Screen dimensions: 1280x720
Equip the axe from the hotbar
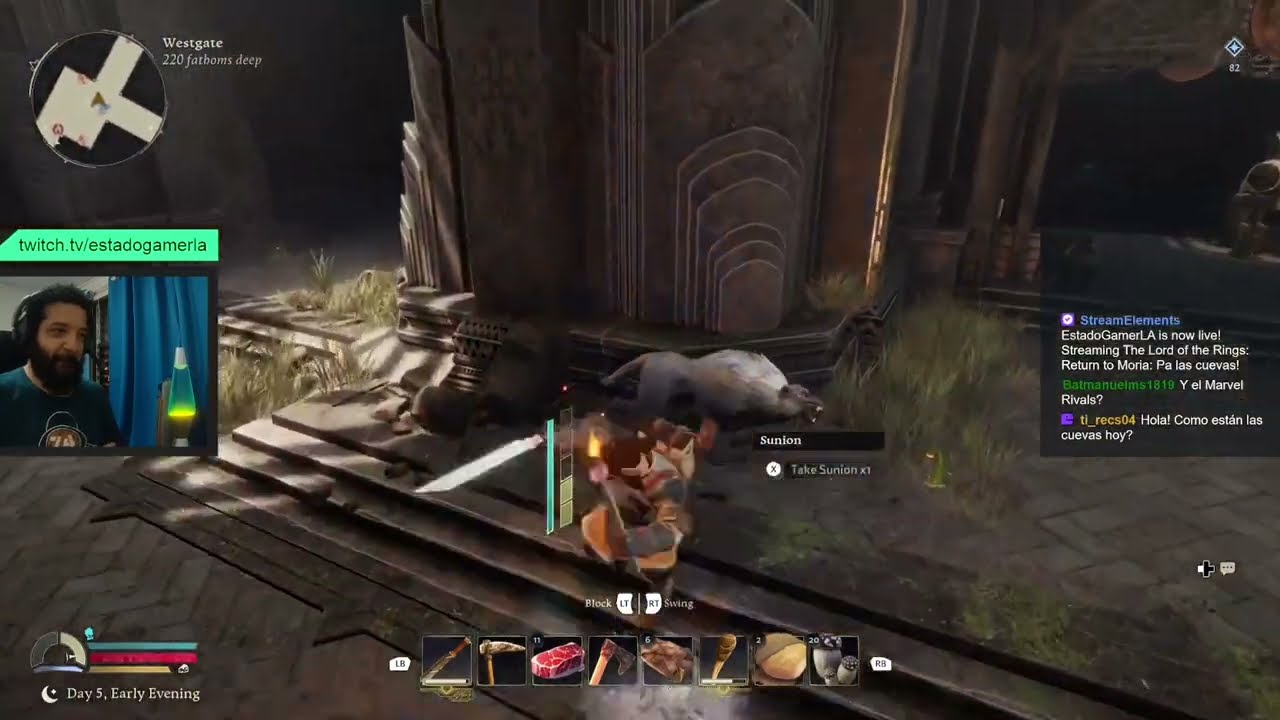[x=612, y=661]
